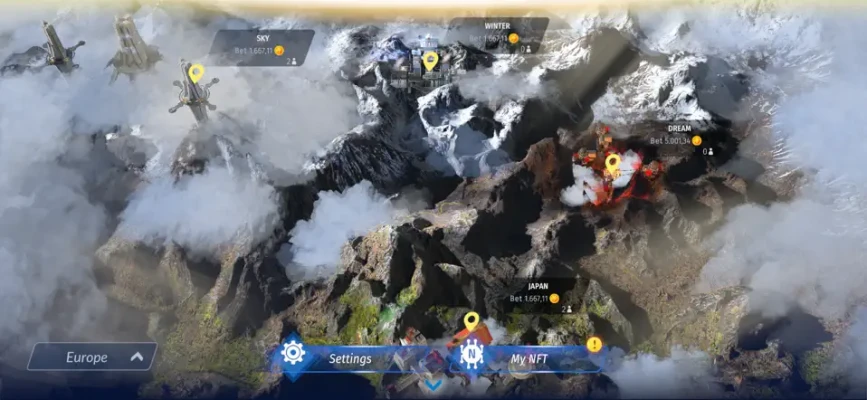
Task: Expand the Europe region dropdown
Action: point(92,357)
